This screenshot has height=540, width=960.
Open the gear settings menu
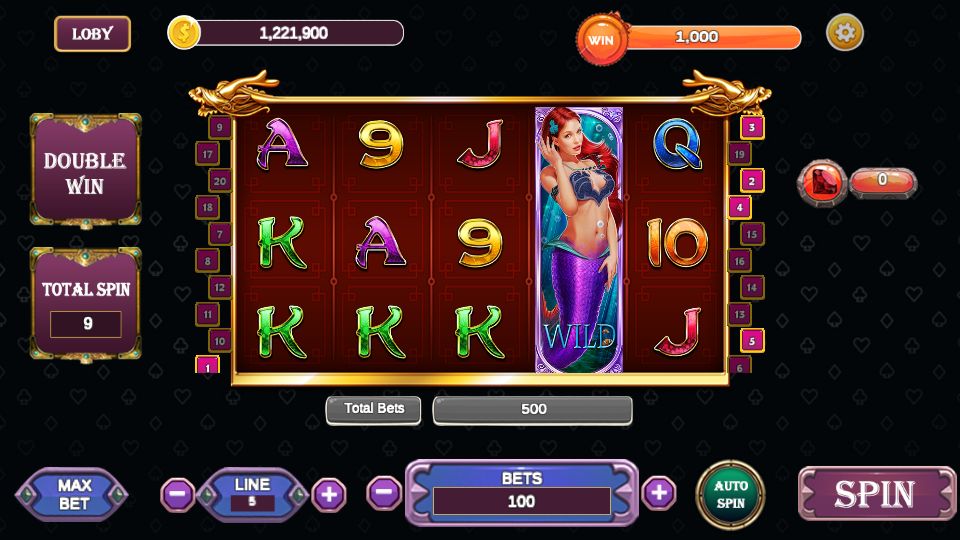coord(845,33)
